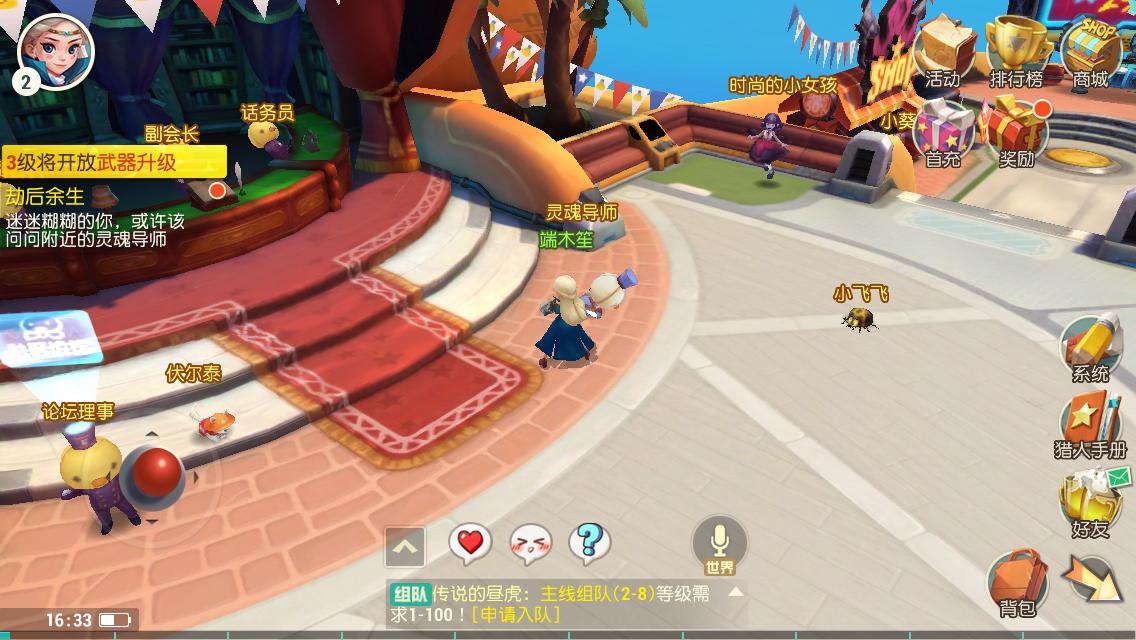Open the player avatar portrait
The image size is (1136, 640).
coord(56,50)
